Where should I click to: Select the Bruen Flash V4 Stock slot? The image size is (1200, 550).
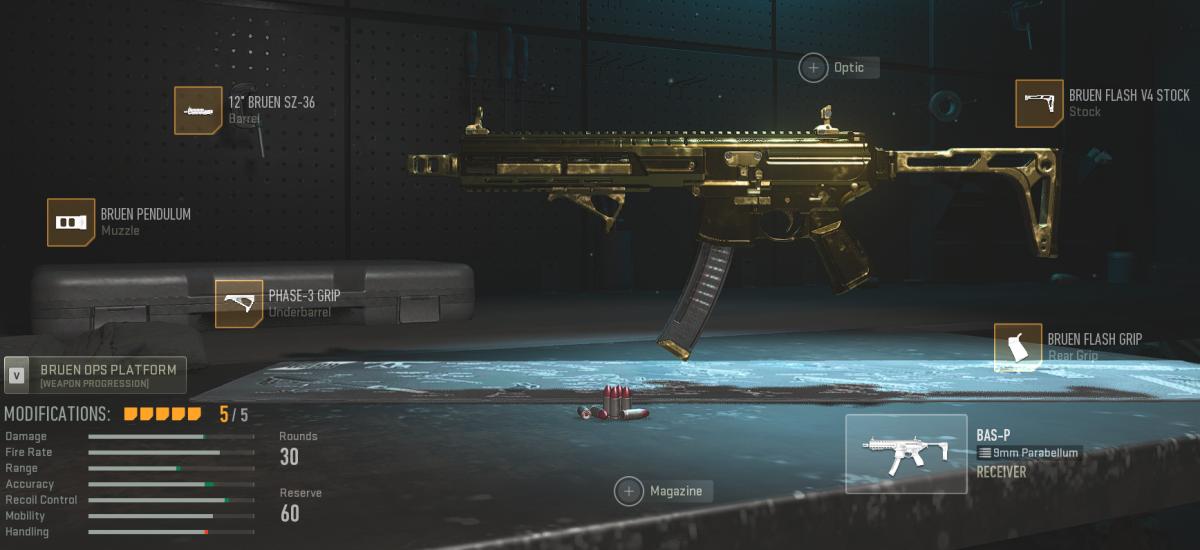point(1039,104)
